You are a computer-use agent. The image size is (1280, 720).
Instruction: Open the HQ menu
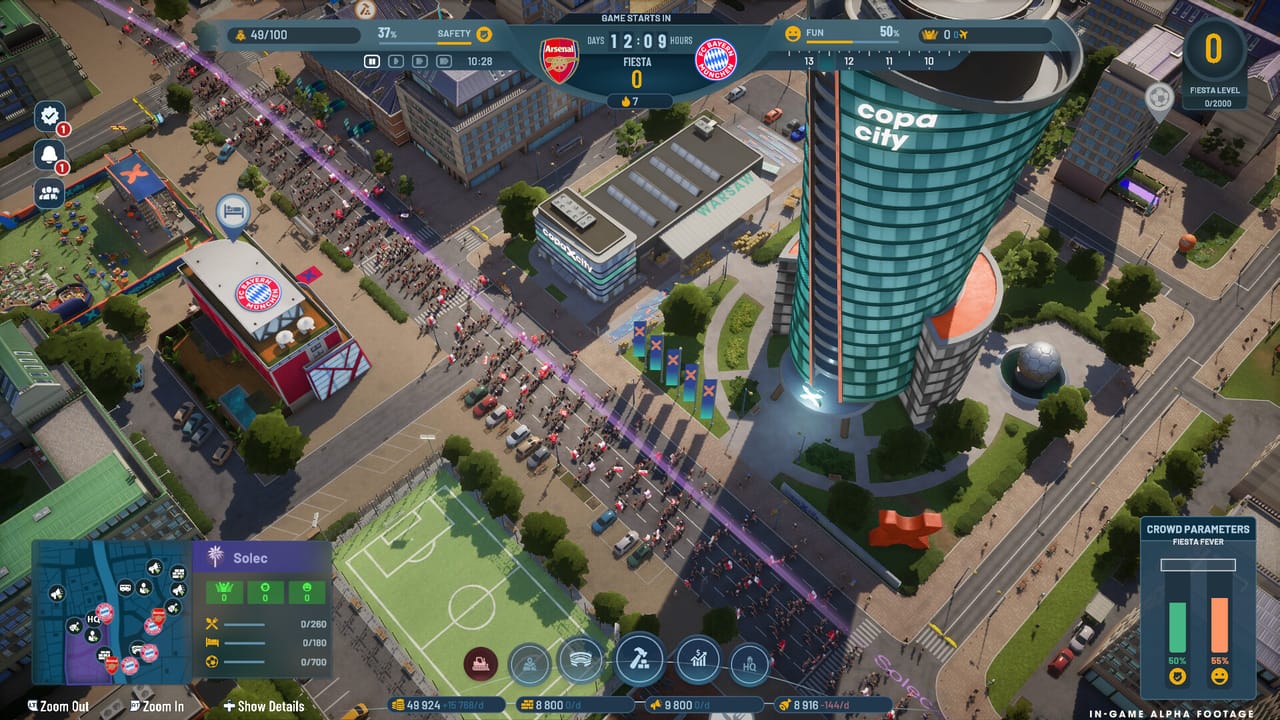click(x=748, y=660)
